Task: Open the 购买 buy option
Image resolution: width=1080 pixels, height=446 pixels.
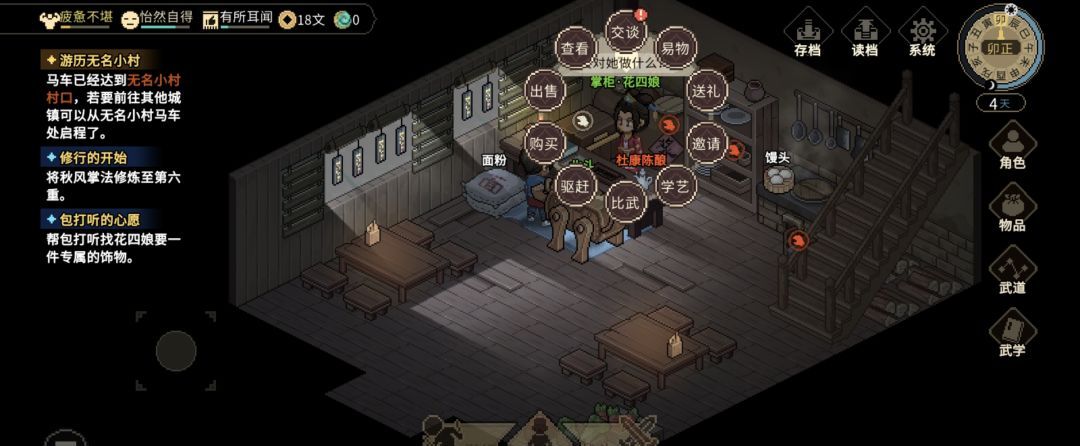Action: coord(546,144)
